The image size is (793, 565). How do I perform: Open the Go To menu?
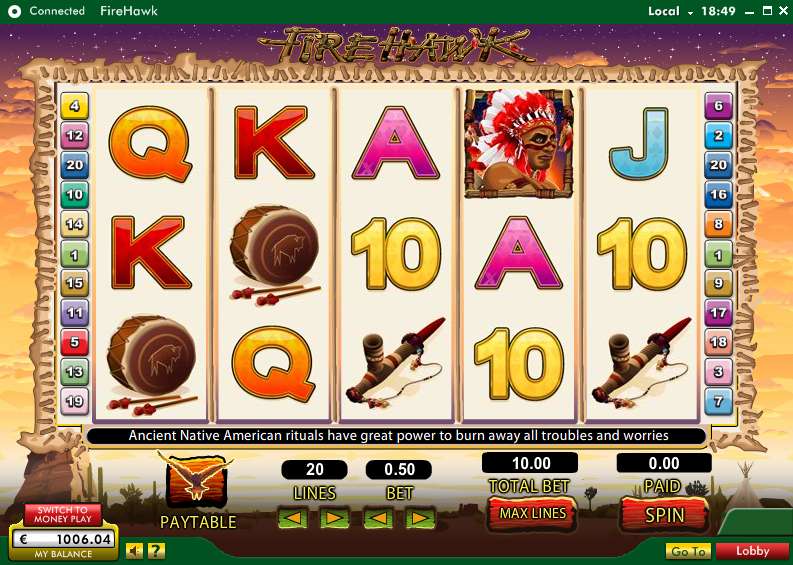(688, 551)
